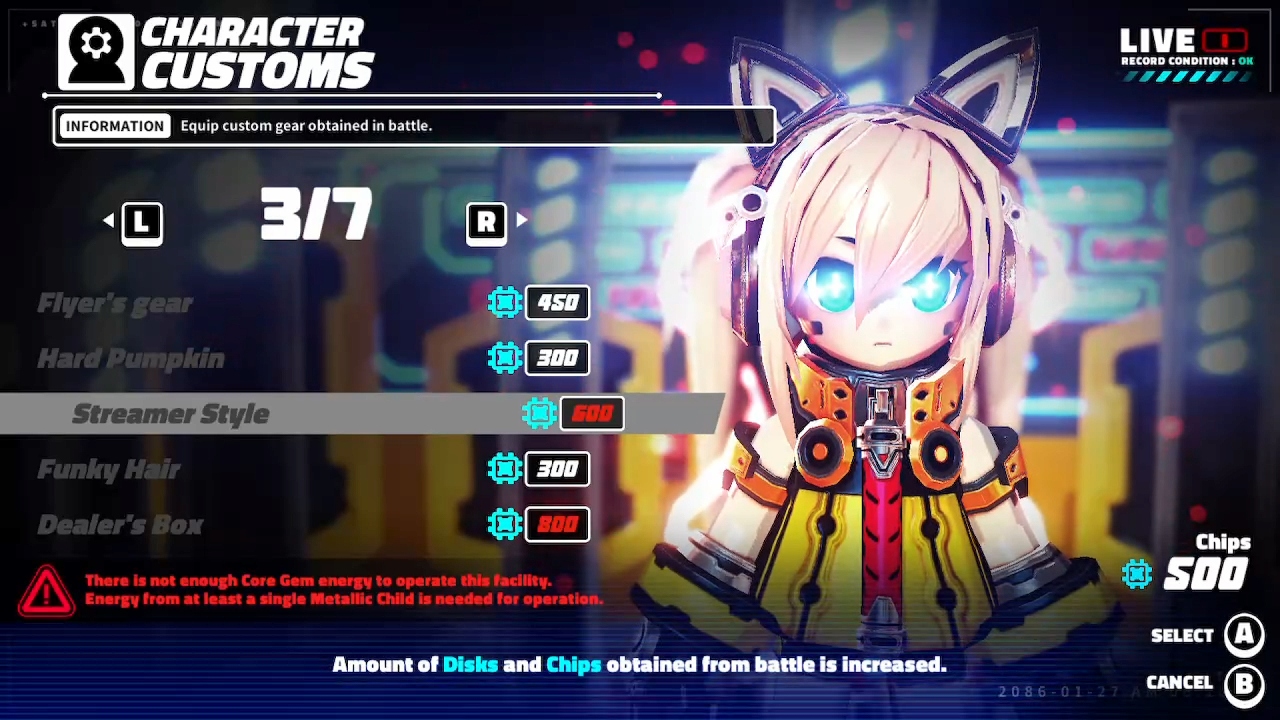Select the Funky Hair gear entry
The image size is (1280, 720).
coord(108,469)
